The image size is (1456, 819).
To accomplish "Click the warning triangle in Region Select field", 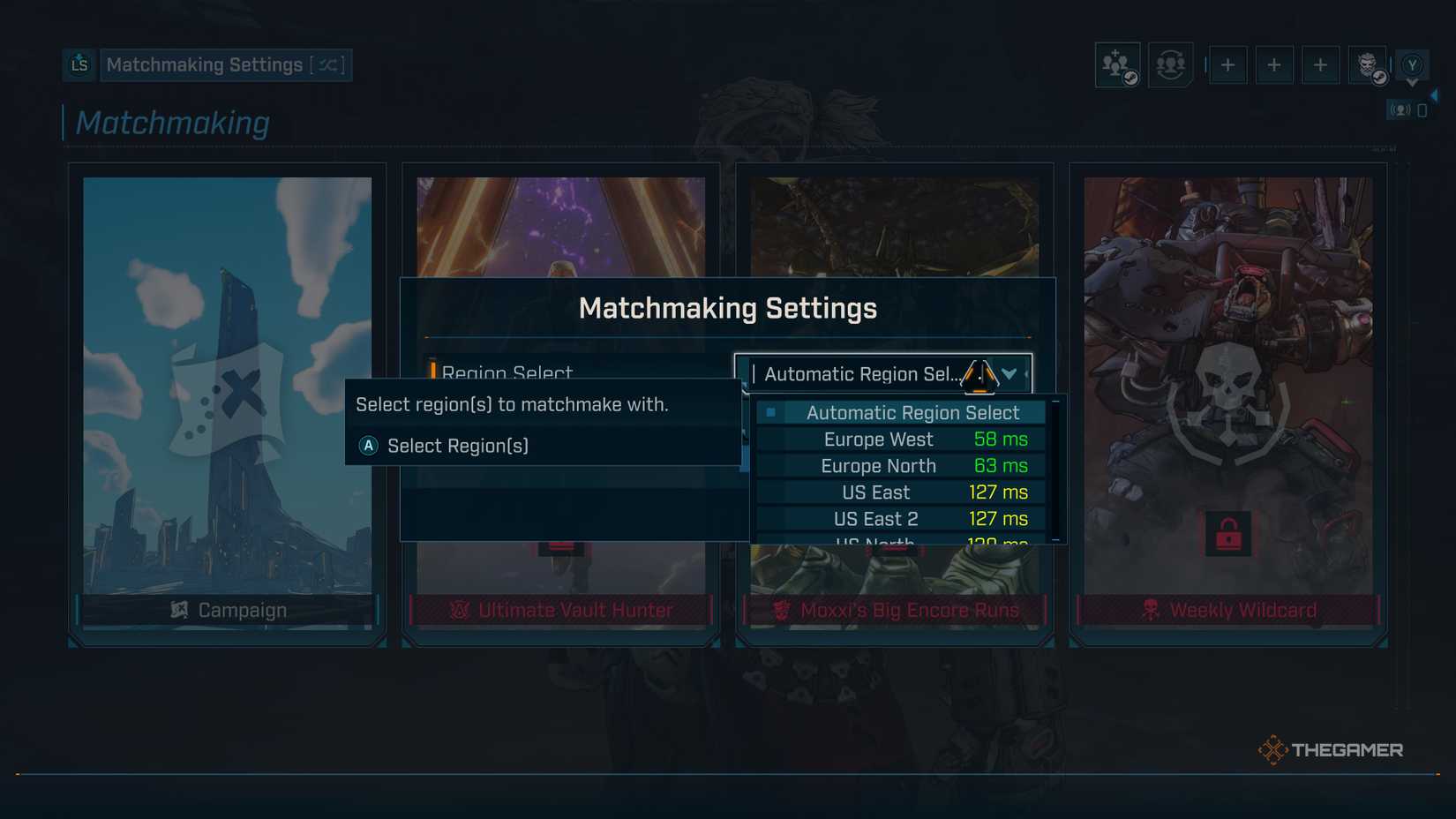I will point(982,373).
